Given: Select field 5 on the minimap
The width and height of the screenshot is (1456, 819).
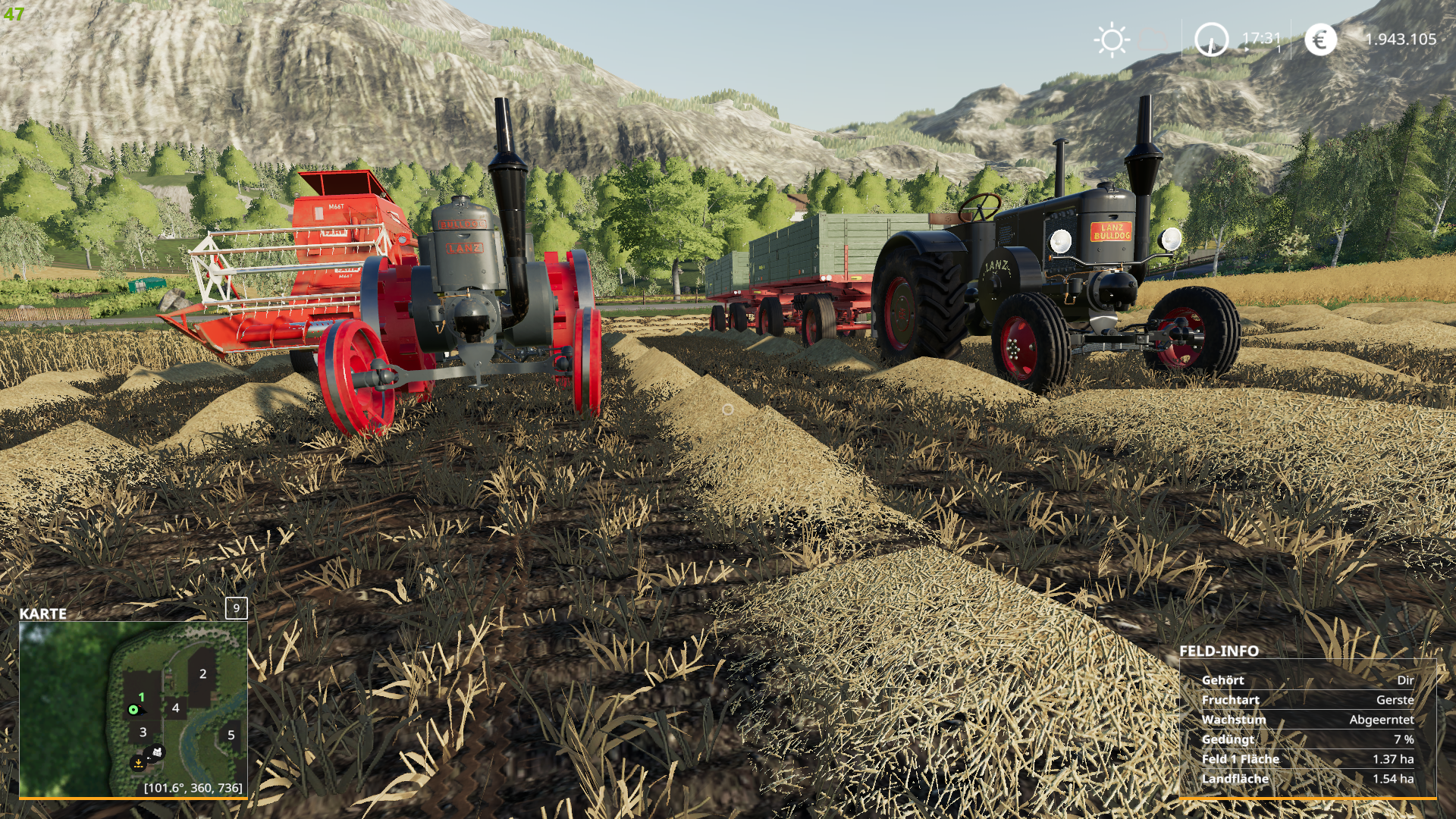Looking at the screenshot, I should coord(231,735).
